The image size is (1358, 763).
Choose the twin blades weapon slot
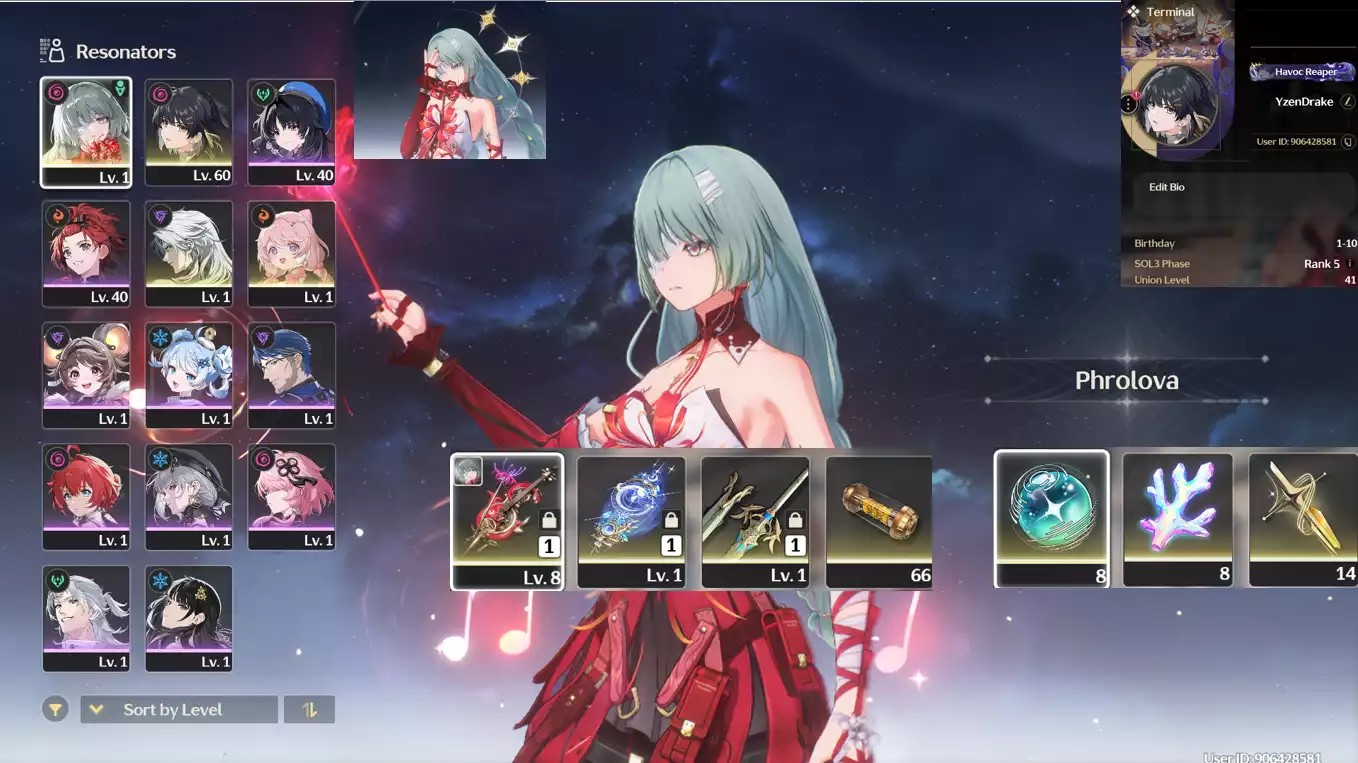tap(755, 521)
